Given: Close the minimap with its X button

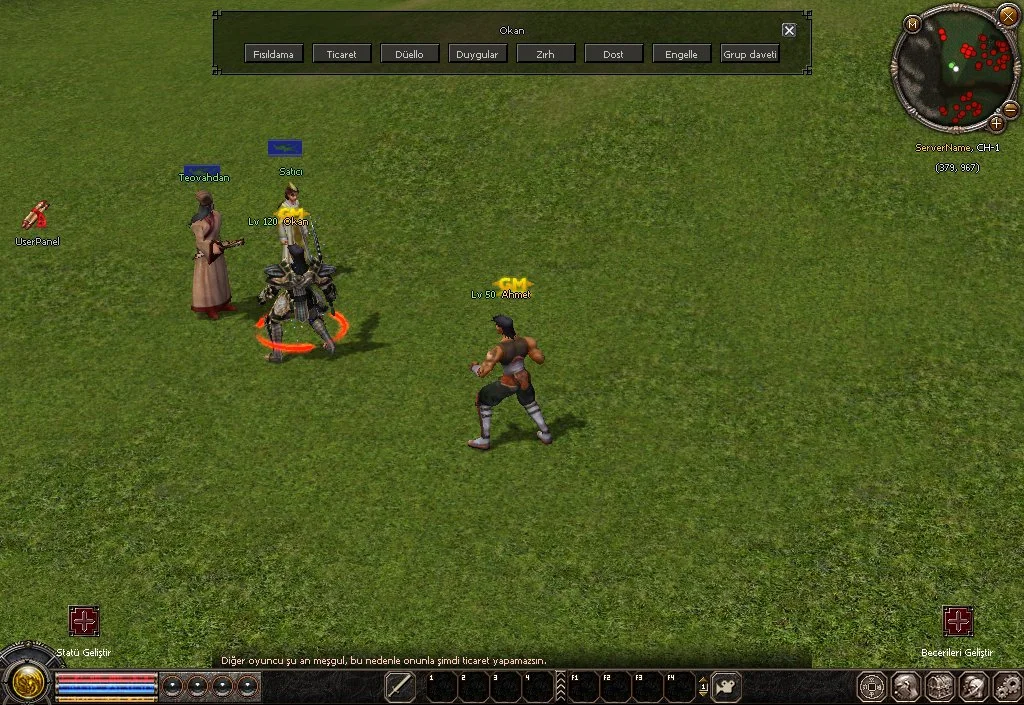Looking at the screenshot, I should 1007,16.
